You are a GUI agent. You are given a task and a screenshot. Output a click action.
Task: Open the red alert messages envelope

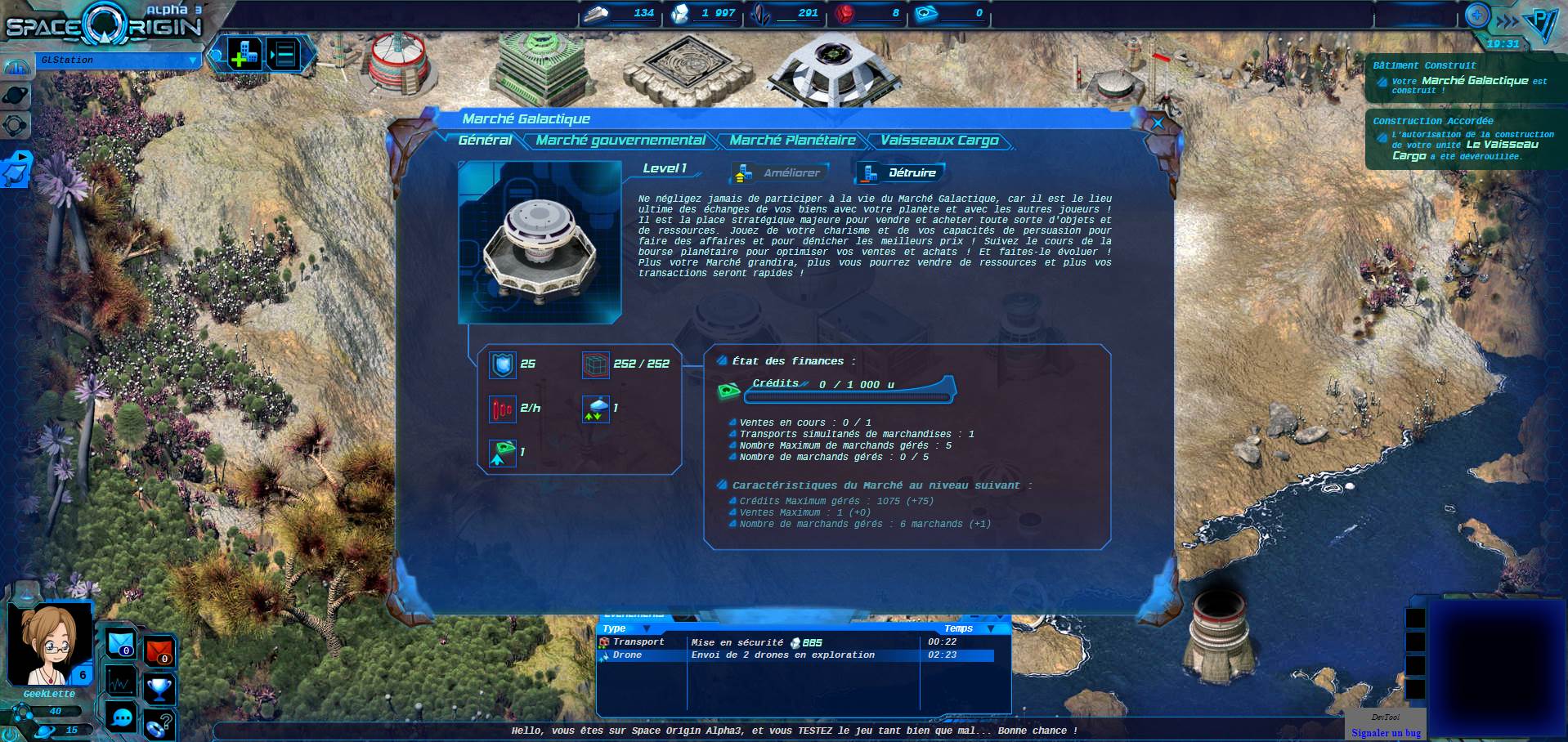(159, 651)
